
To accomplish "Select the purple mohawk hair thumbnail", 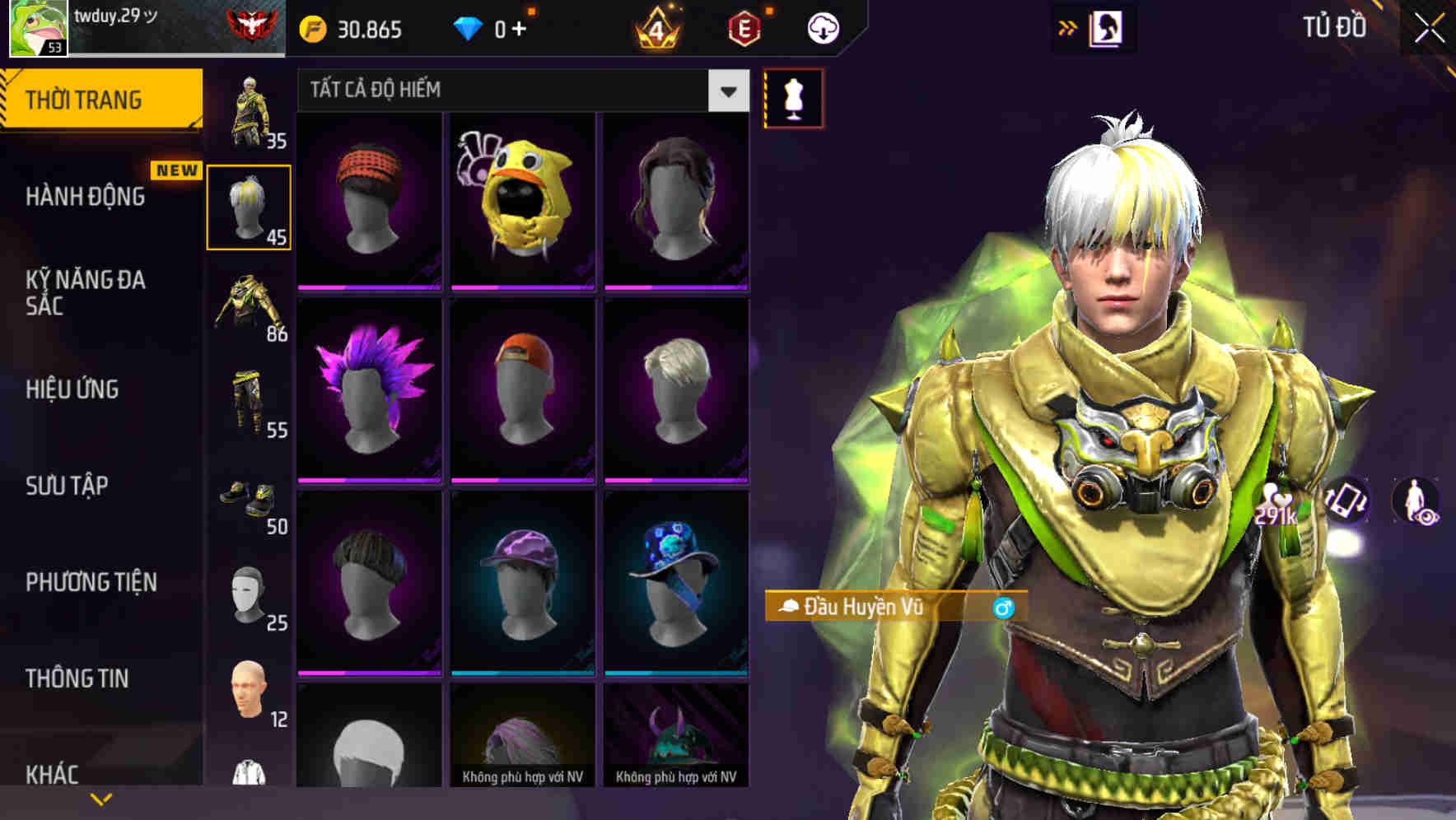I will click(369, 388).
